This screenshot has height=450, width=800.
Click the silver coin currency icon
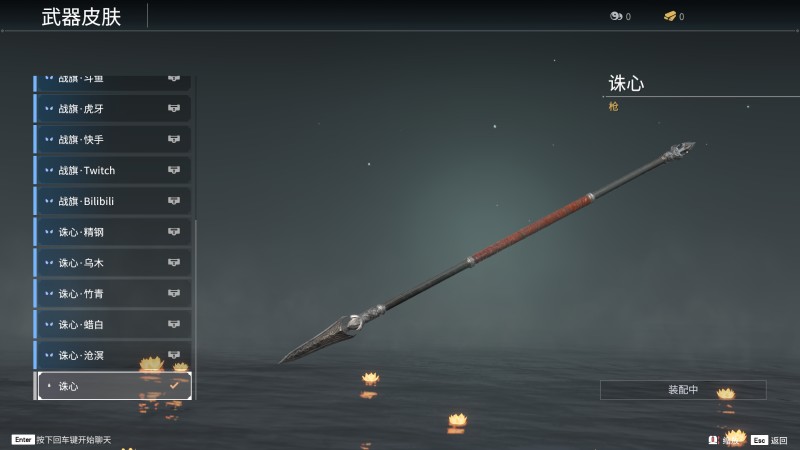point(615,16)
